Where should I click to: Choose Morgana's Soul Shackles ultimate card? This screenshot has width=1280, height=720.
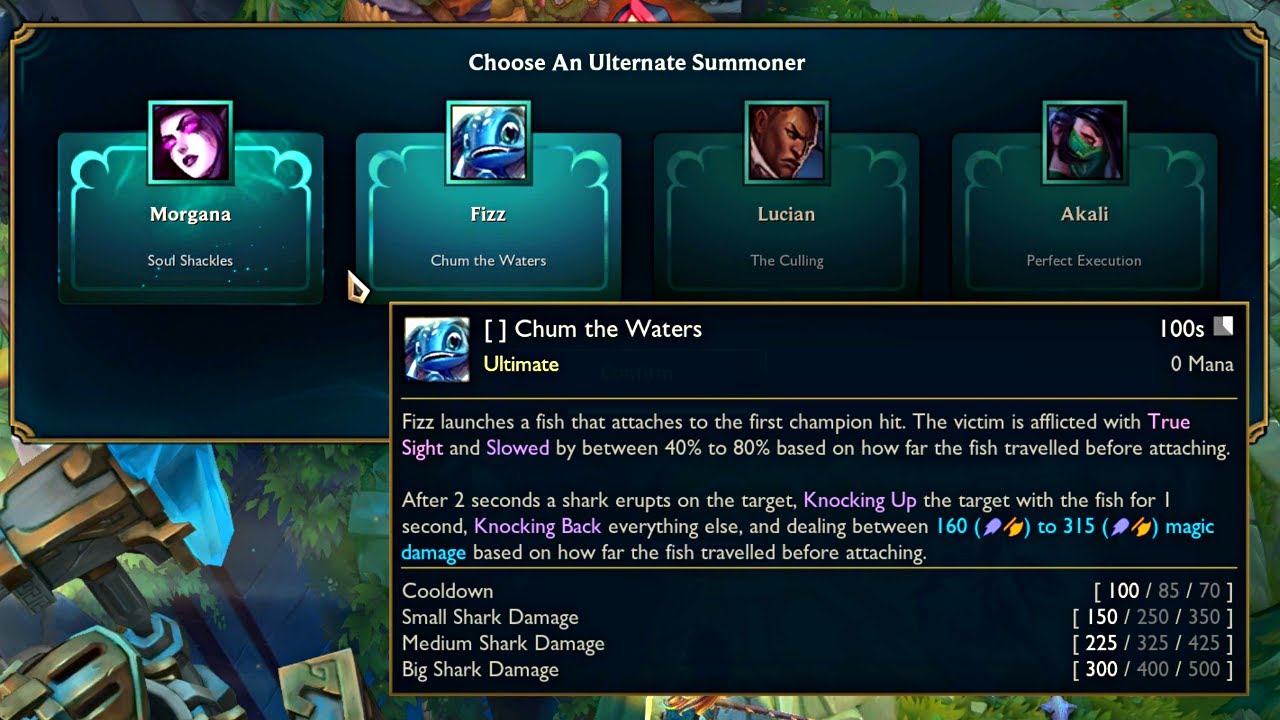click(190, 218)
